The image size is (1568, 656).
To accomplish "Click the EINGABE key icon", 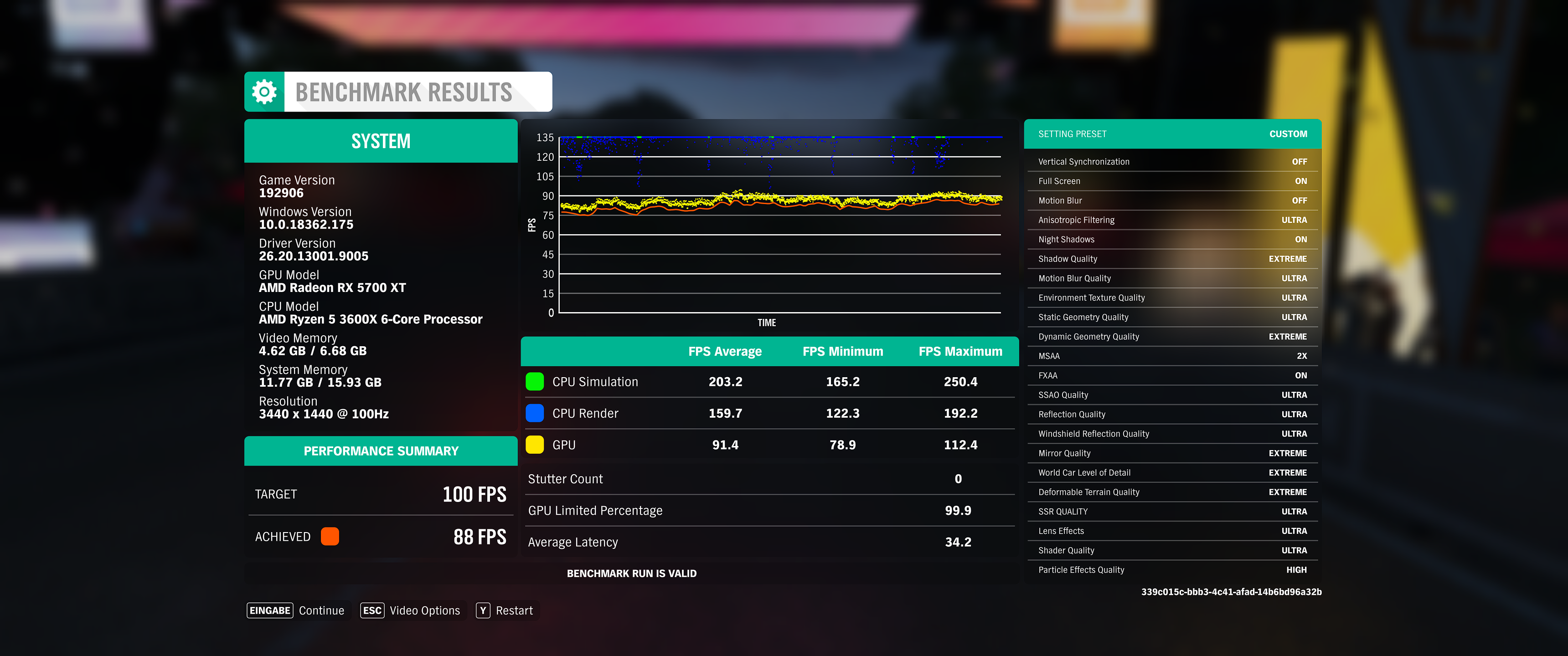I will [x=269, y=610].
